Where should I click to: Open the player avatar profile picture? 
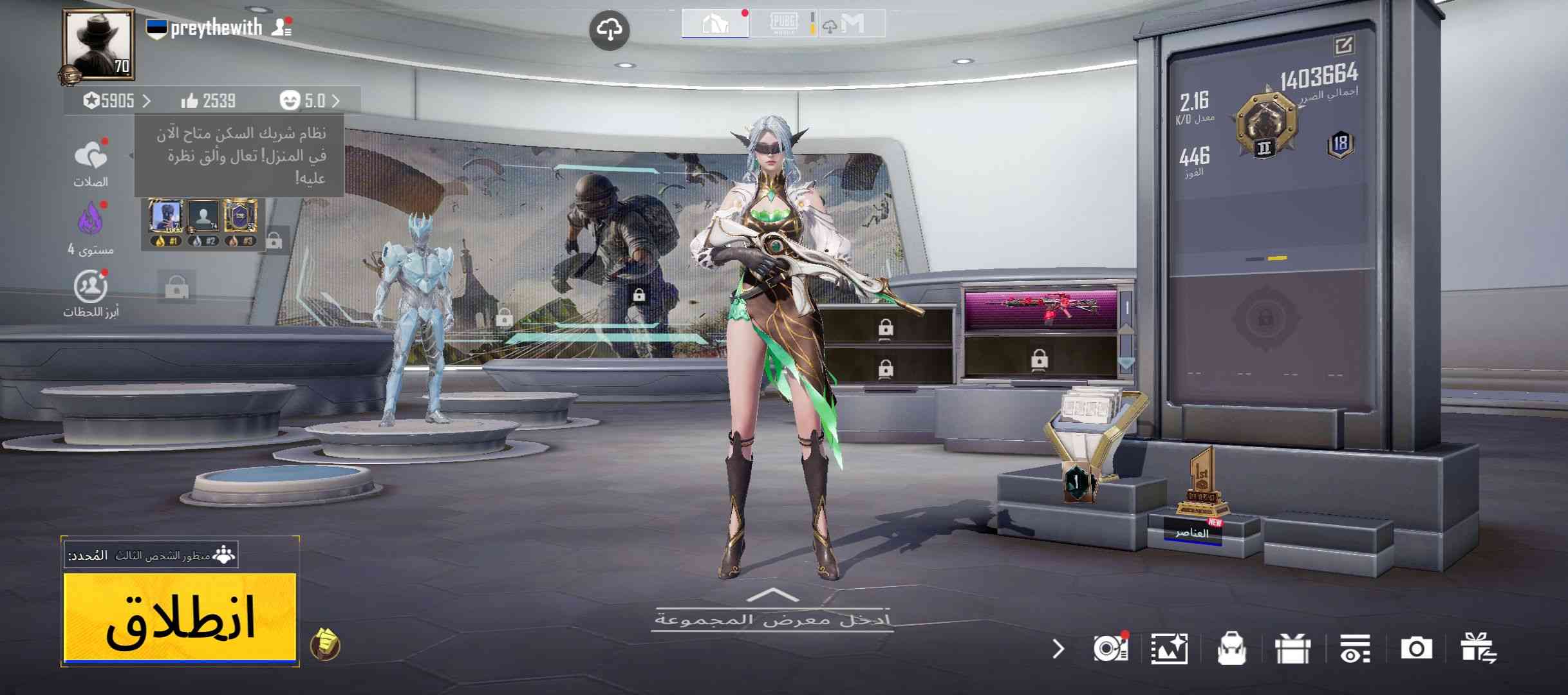pos(98,44)
